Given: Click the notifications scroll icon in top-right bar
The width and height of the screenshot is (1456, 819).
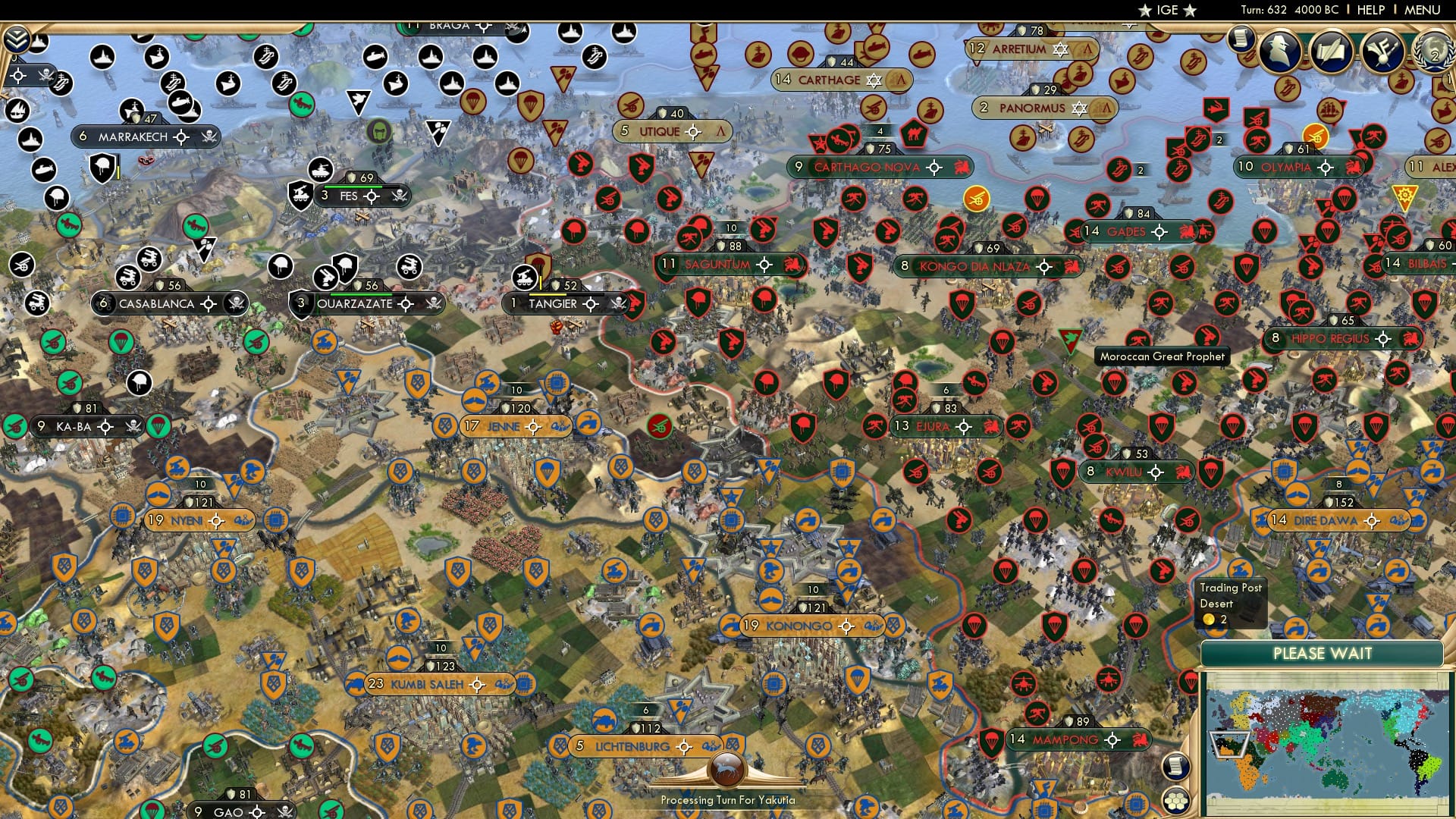Looking at the screenshot, I should pos(1239,38).
